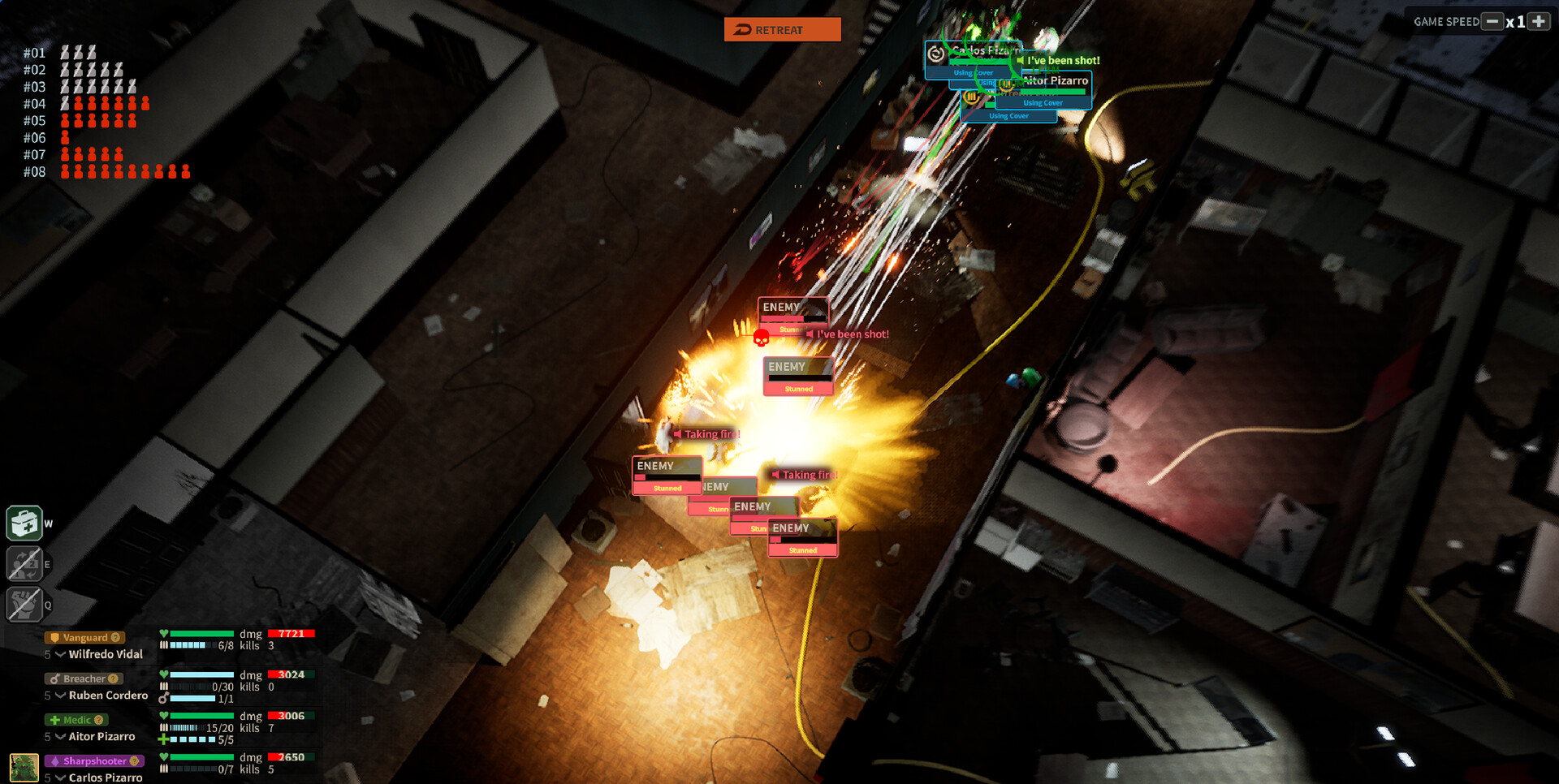The height and width of the screenshot is (784, 1559).
Task: Click the Breacher key class icon
Action: (55, 678)
